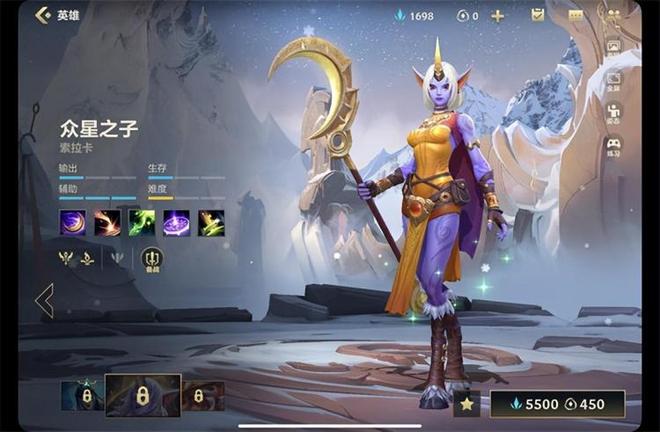The image size is (660, 432).
Task: Buy Soraka for 5500 or 450
Action: pyautogui.click(x=557, y=404)
